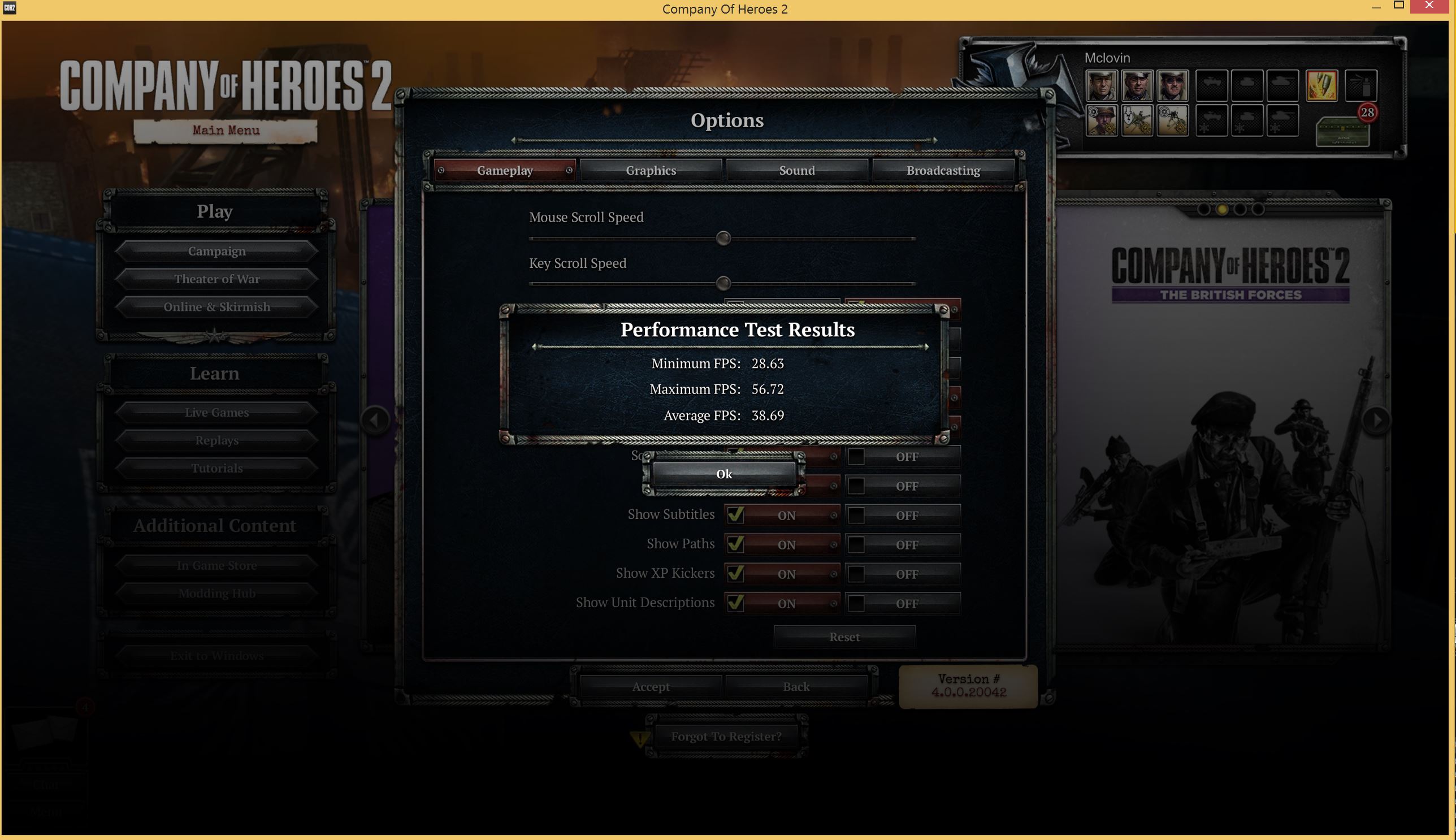Confirm the performance results with Ok

click(723, 474)
